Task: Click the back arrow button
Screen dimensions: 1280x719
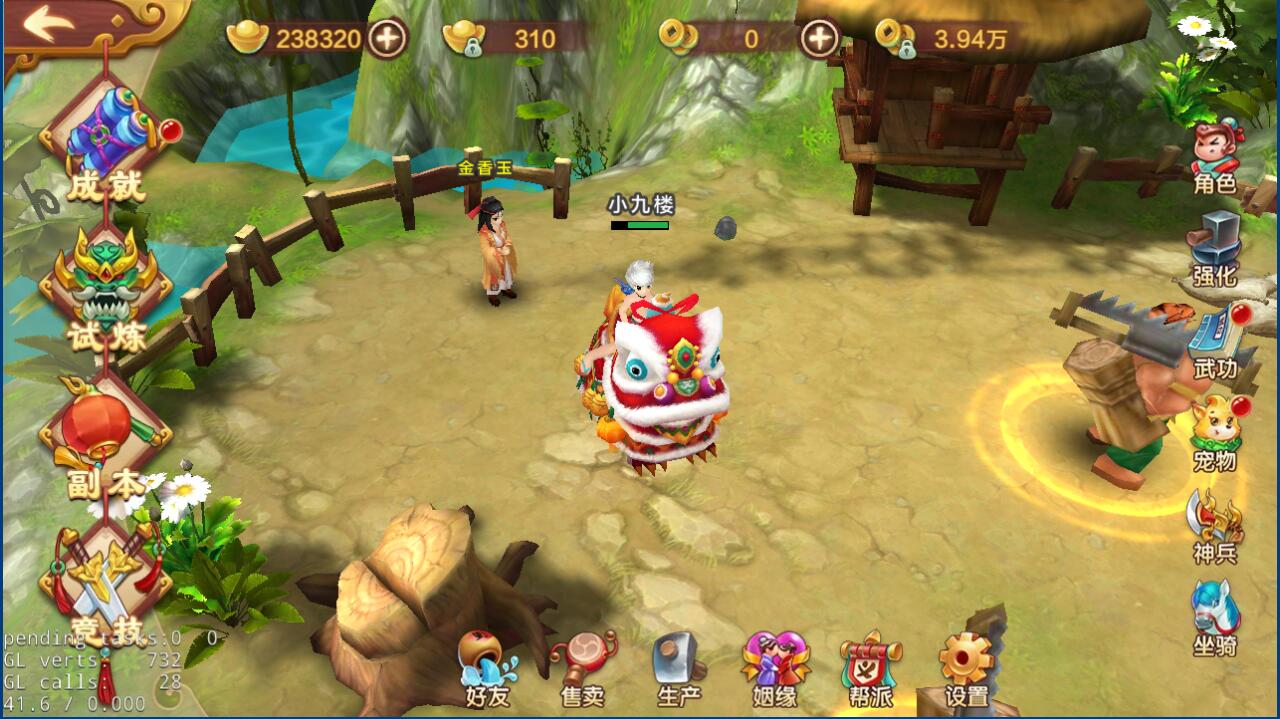Action: pyautogui.click(x=48, y=24)
